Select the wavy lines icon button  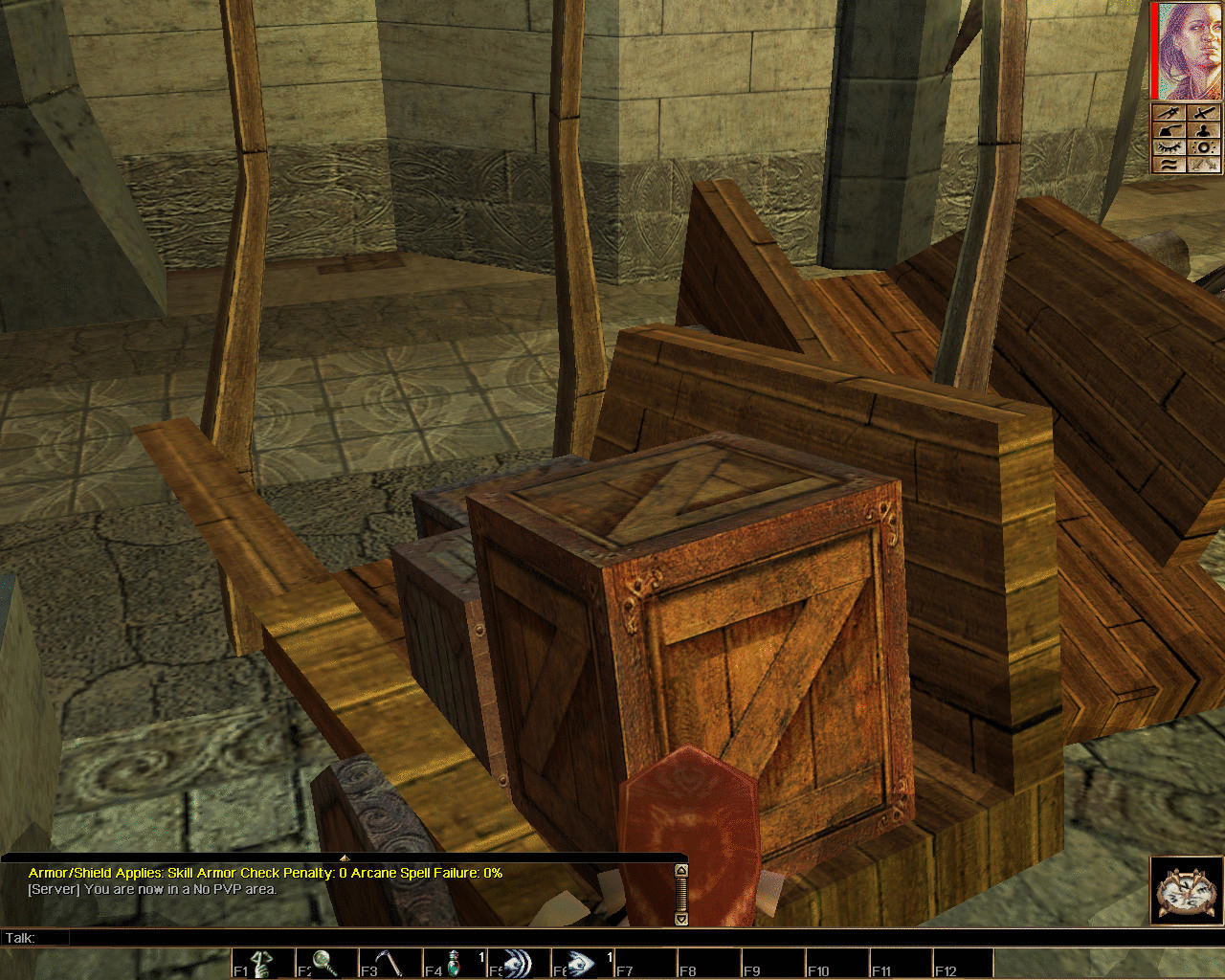click(x=1169, y=165)
